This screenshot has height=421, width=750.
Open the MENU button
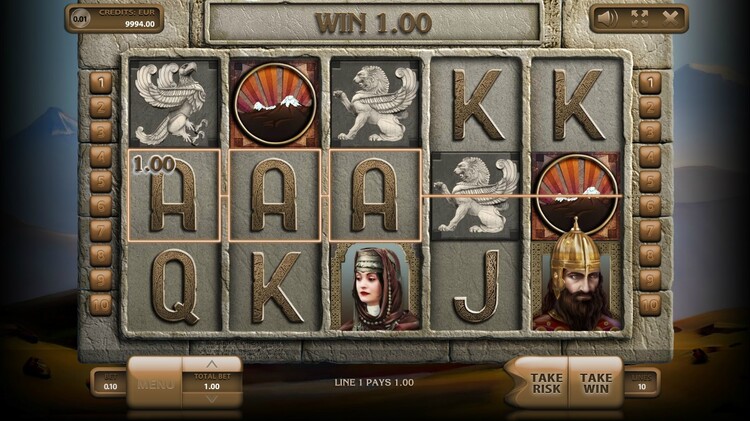[x=156, y=384]
